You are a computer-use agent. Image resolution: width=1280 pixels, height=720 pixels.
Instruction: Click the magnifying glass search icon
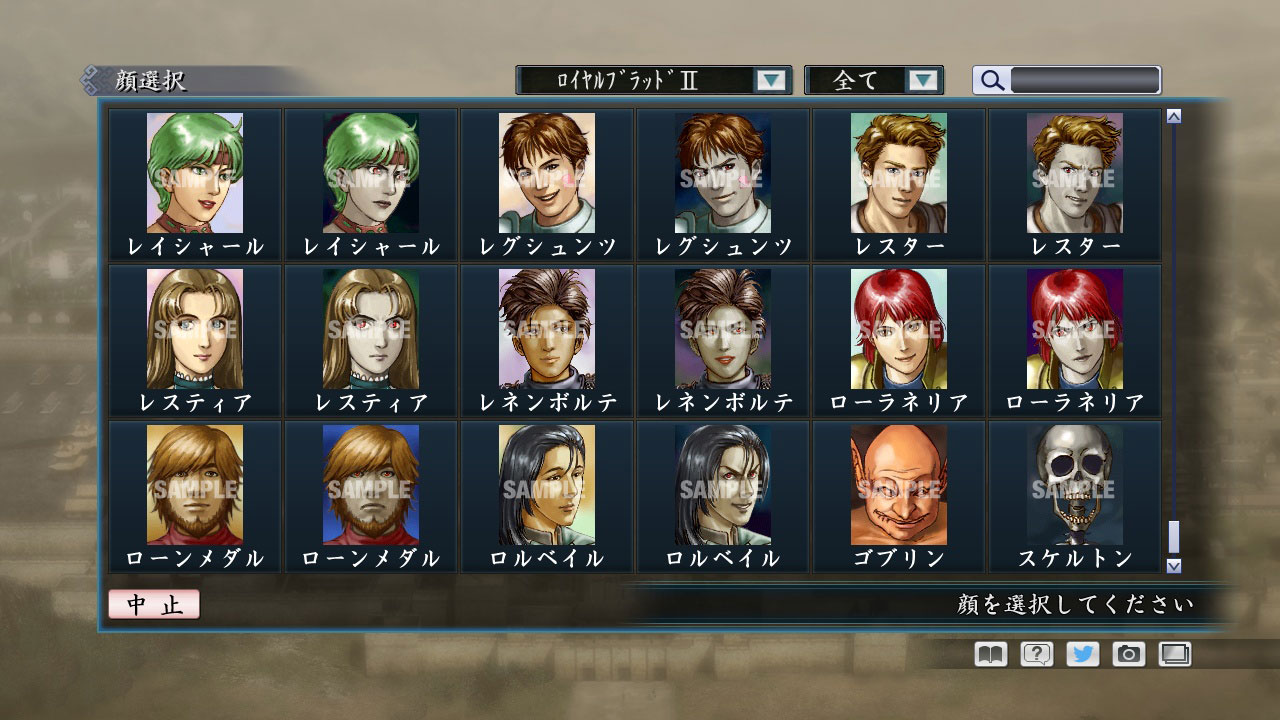(990, 81)
